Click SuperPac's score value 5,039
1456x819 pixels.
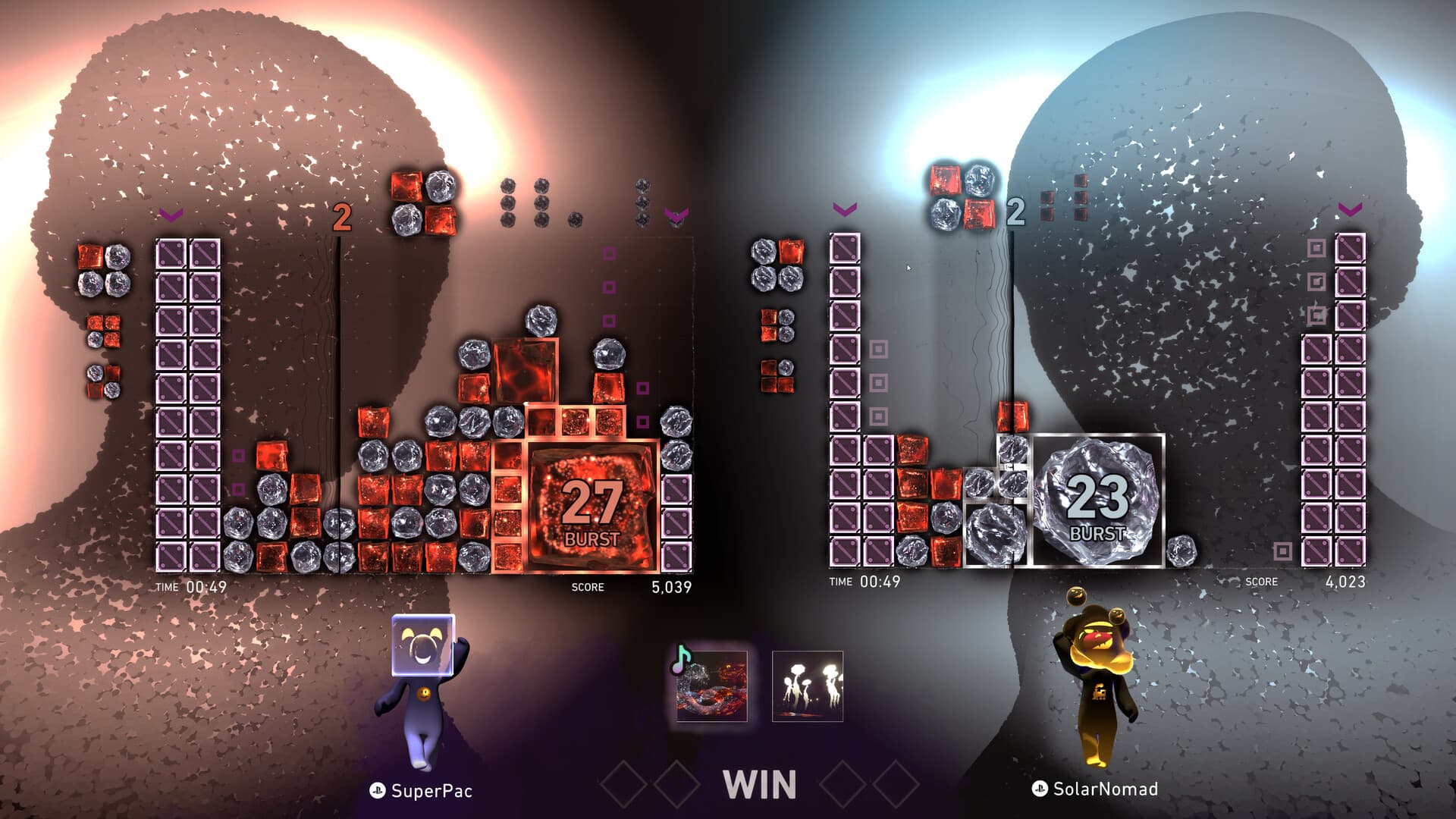click(670, 585)
